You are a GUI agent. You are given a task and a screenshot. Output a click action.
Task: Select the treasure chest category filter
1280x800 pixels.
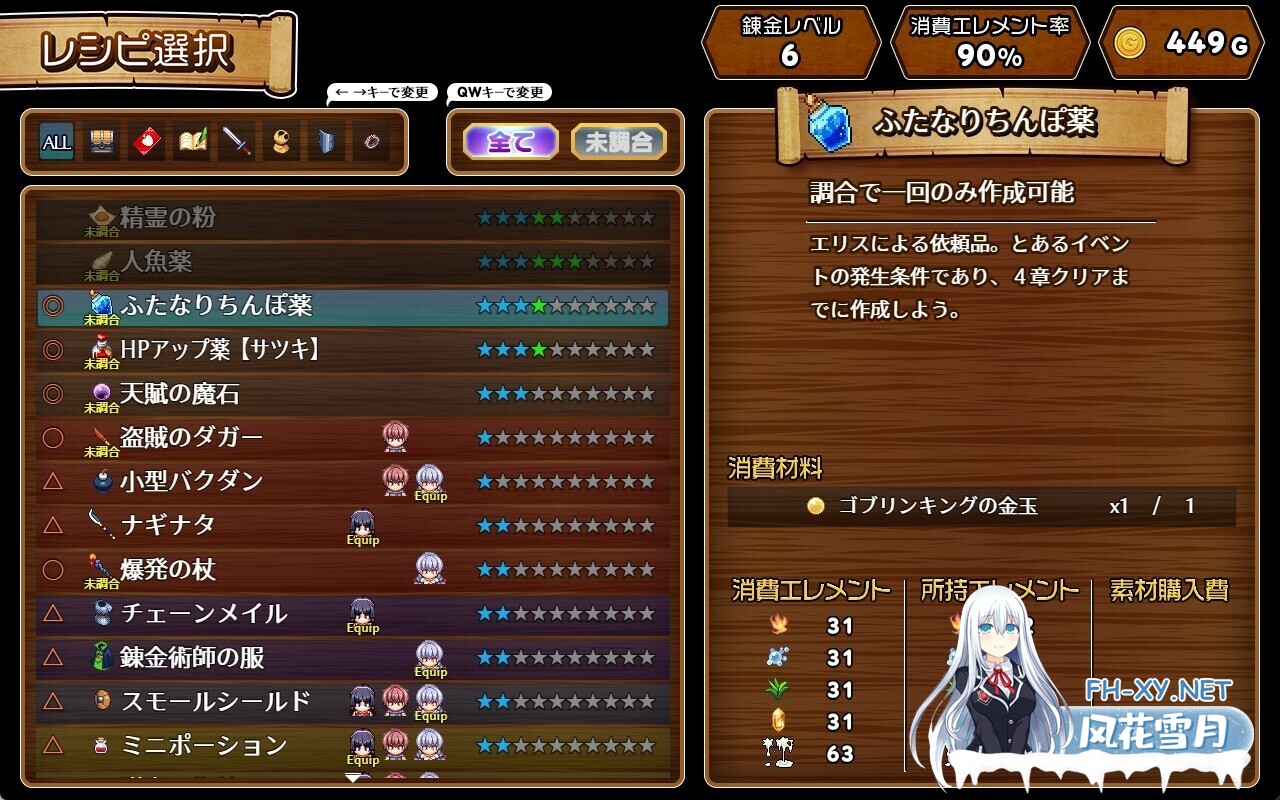pos(101,142)
